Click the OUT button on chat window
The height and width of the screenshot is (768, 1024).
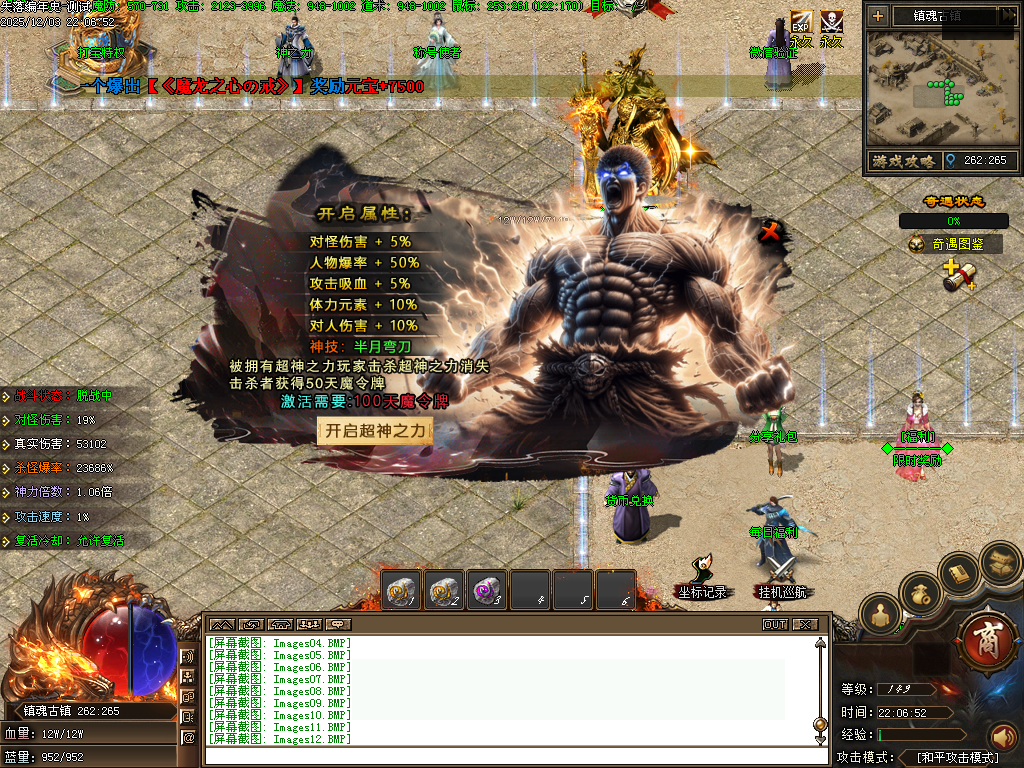pos(775,624)
